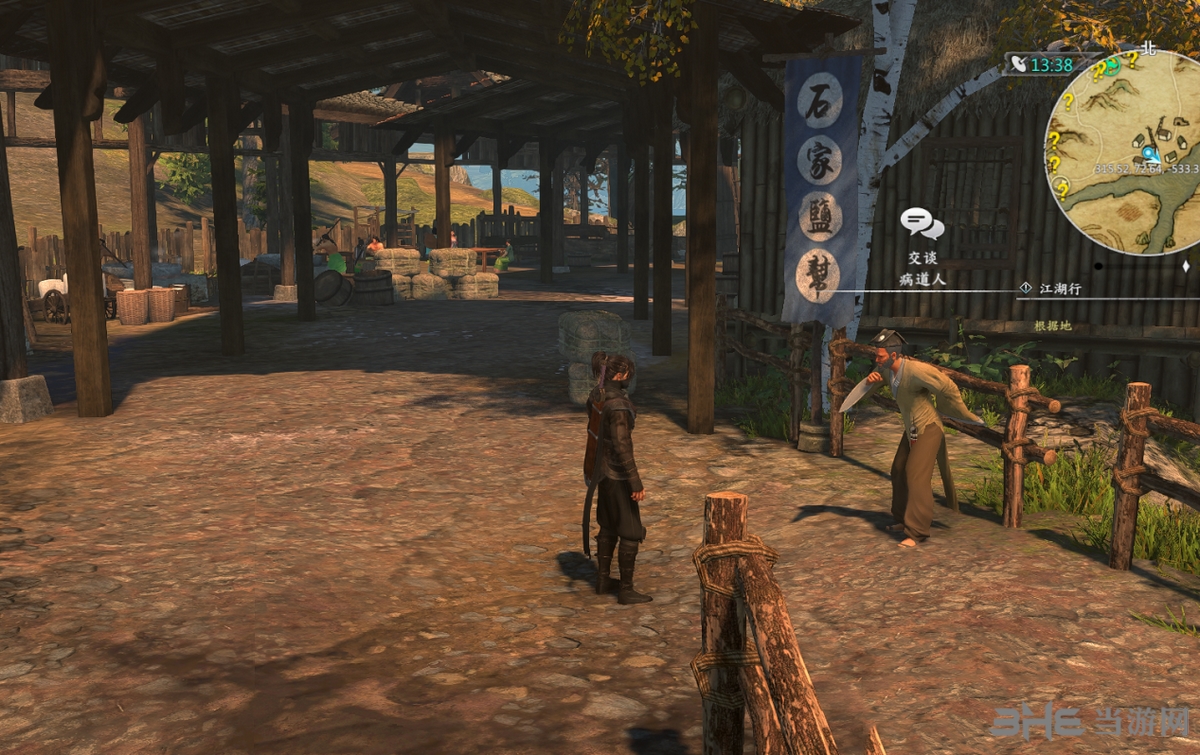The height and width of the screenshot is (755, 1200).
Task: Select the green marker at the minimap's top edge
Action: [1113, 65]
